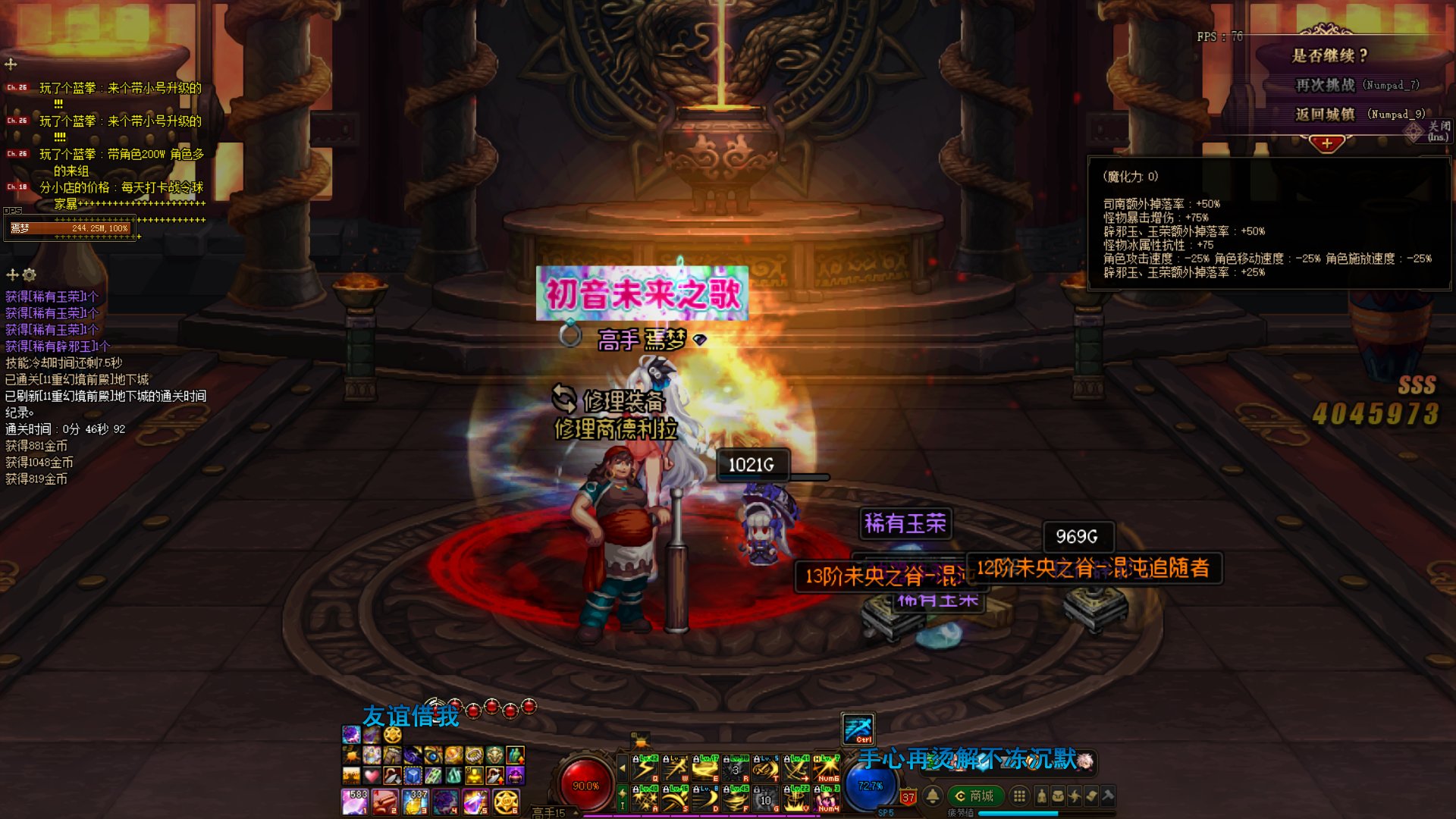Click the notification bell icon
Screen dimensions: 1456x819
[933, 795]
